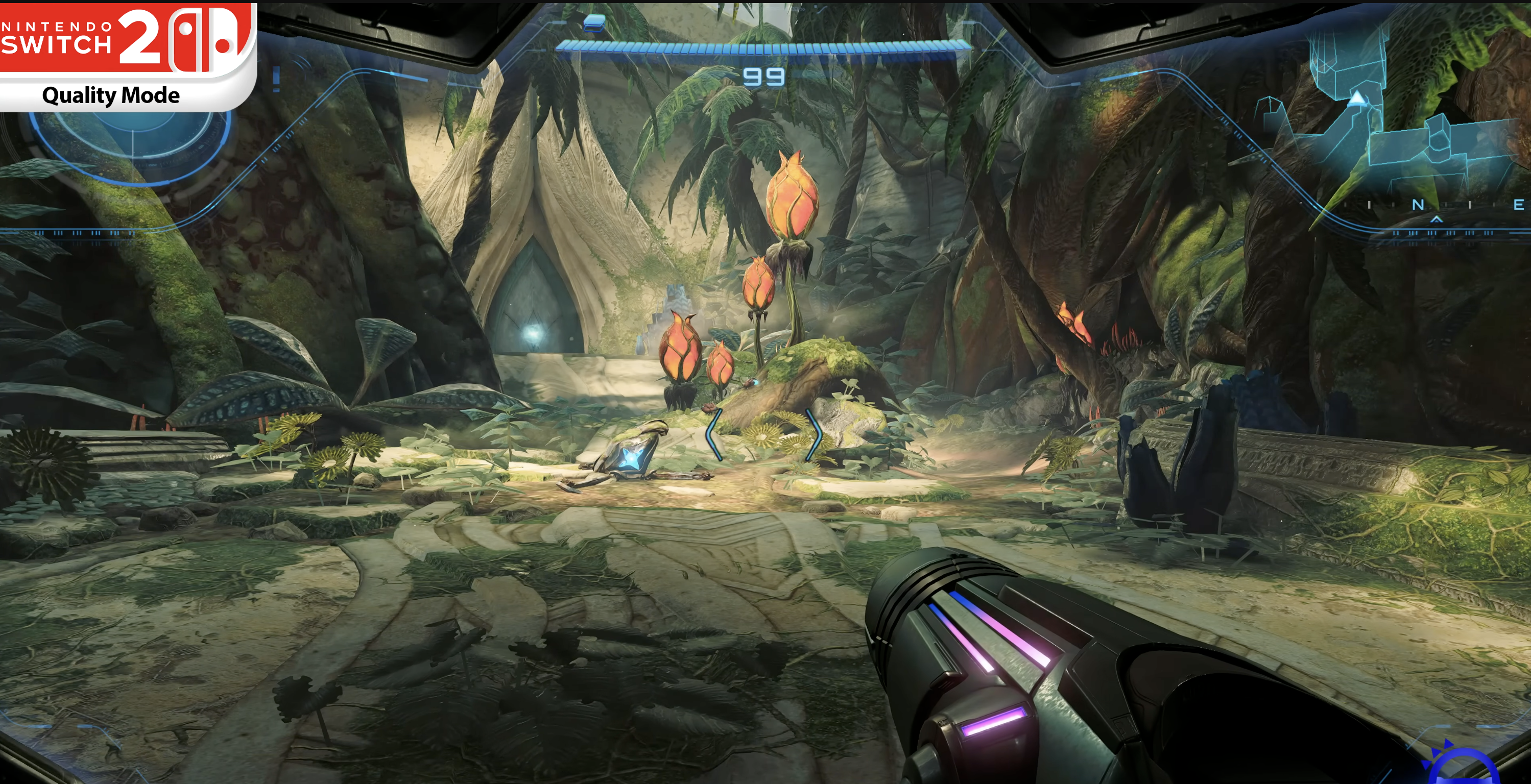The image size is (1531, 784).
Task: Click the Nintendo Switch 2 Quality Mode badge
Action: [128, 57]
